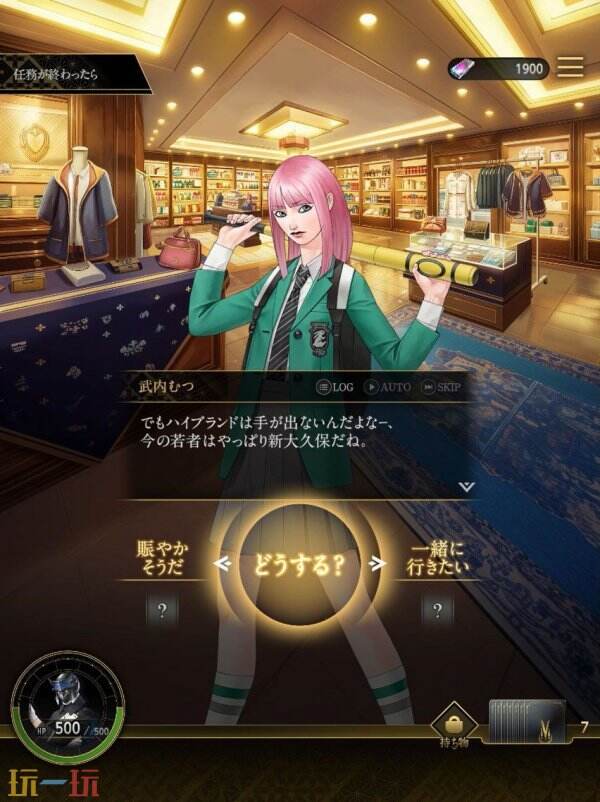
Task: Open the dialogue LOG
Action: pos(335,387)
